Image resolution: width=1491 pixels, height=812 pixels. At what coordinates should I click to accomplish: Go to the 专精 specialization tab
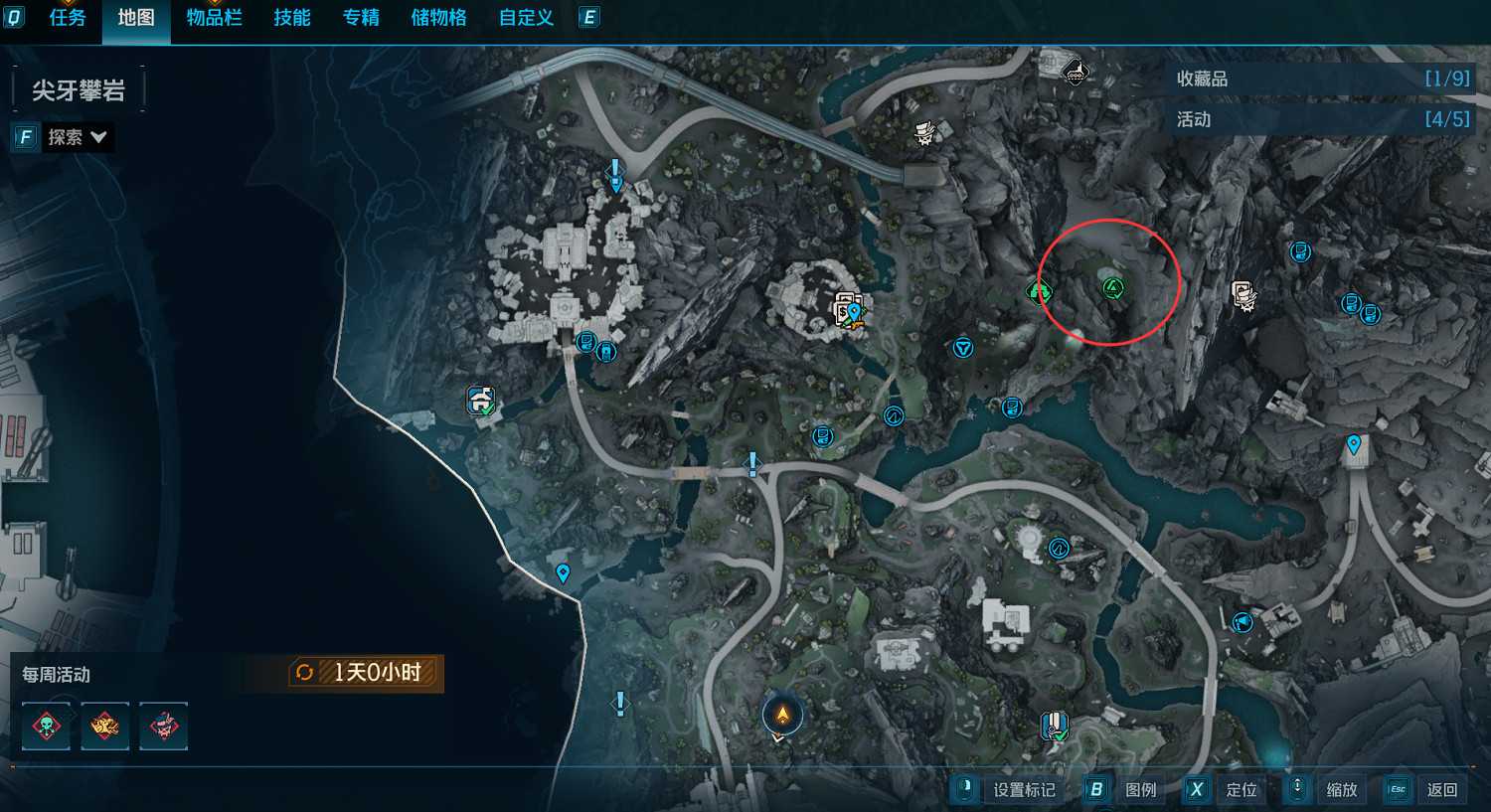pyautogui.click(x=361, y=18)
